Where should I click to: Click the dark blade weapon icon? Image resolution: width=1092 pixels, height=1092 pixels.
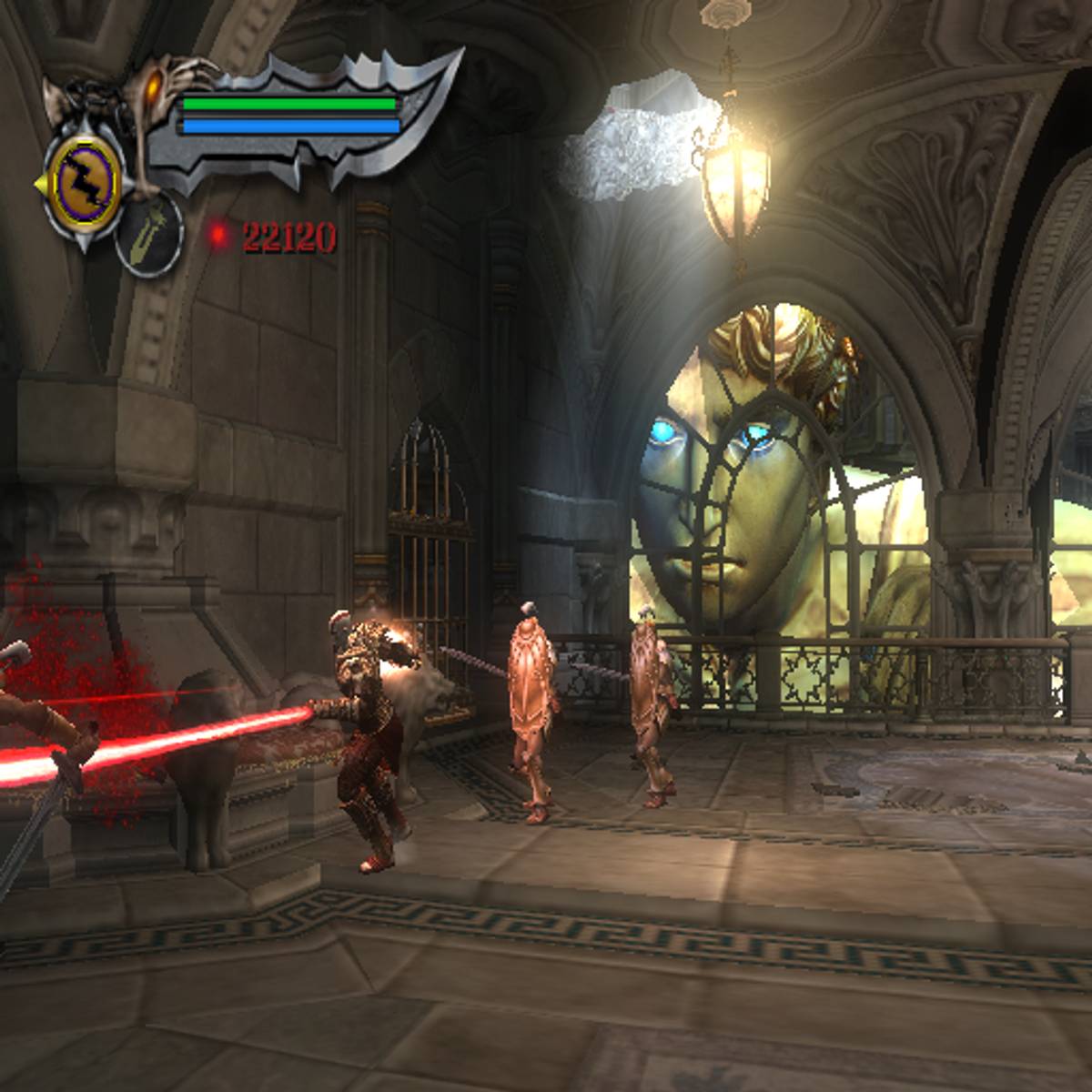pyautogui.click(x=149, y=234)
